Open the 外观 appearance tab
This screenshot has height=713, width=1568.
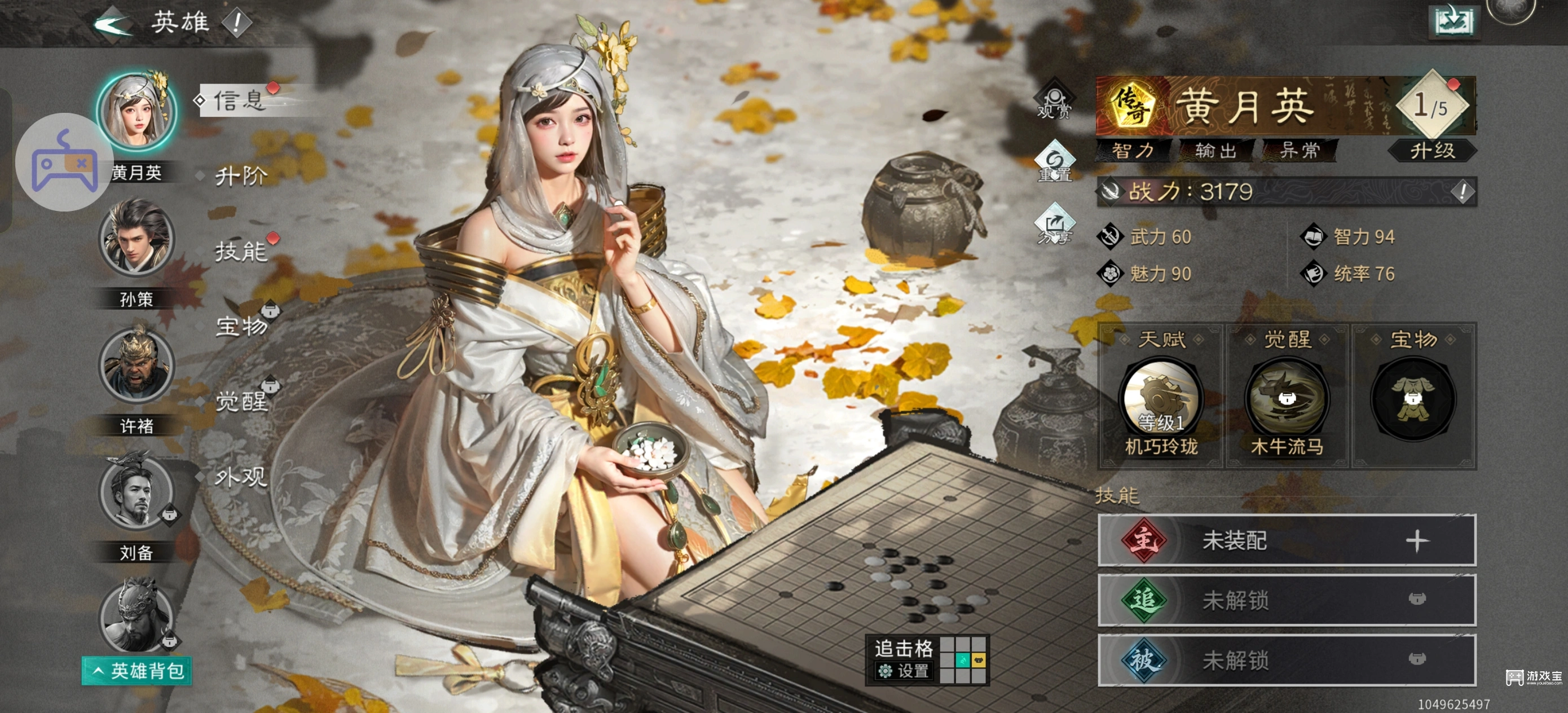pos(240,477)
